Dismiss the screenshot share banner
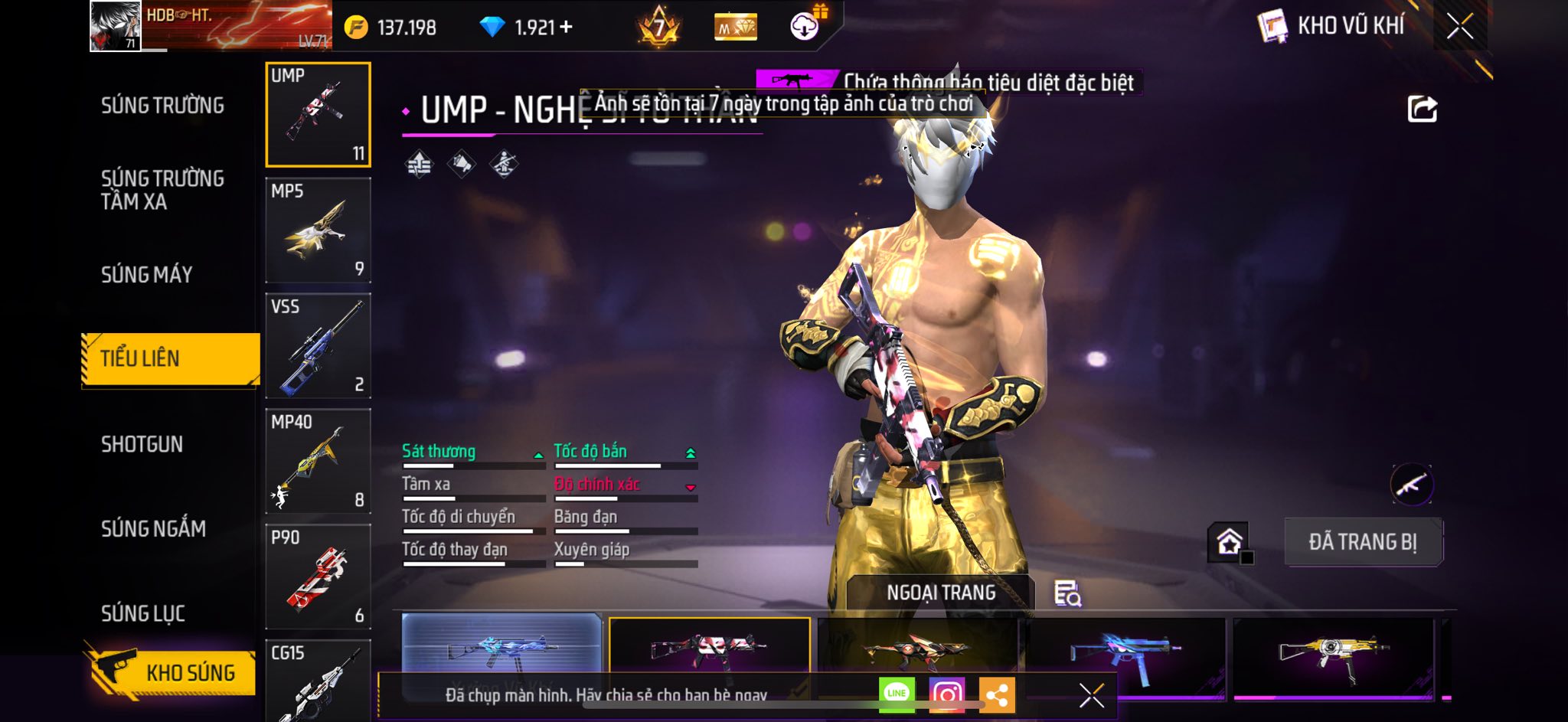This screenshot has height=722, width=1568. click(1091, 695)
